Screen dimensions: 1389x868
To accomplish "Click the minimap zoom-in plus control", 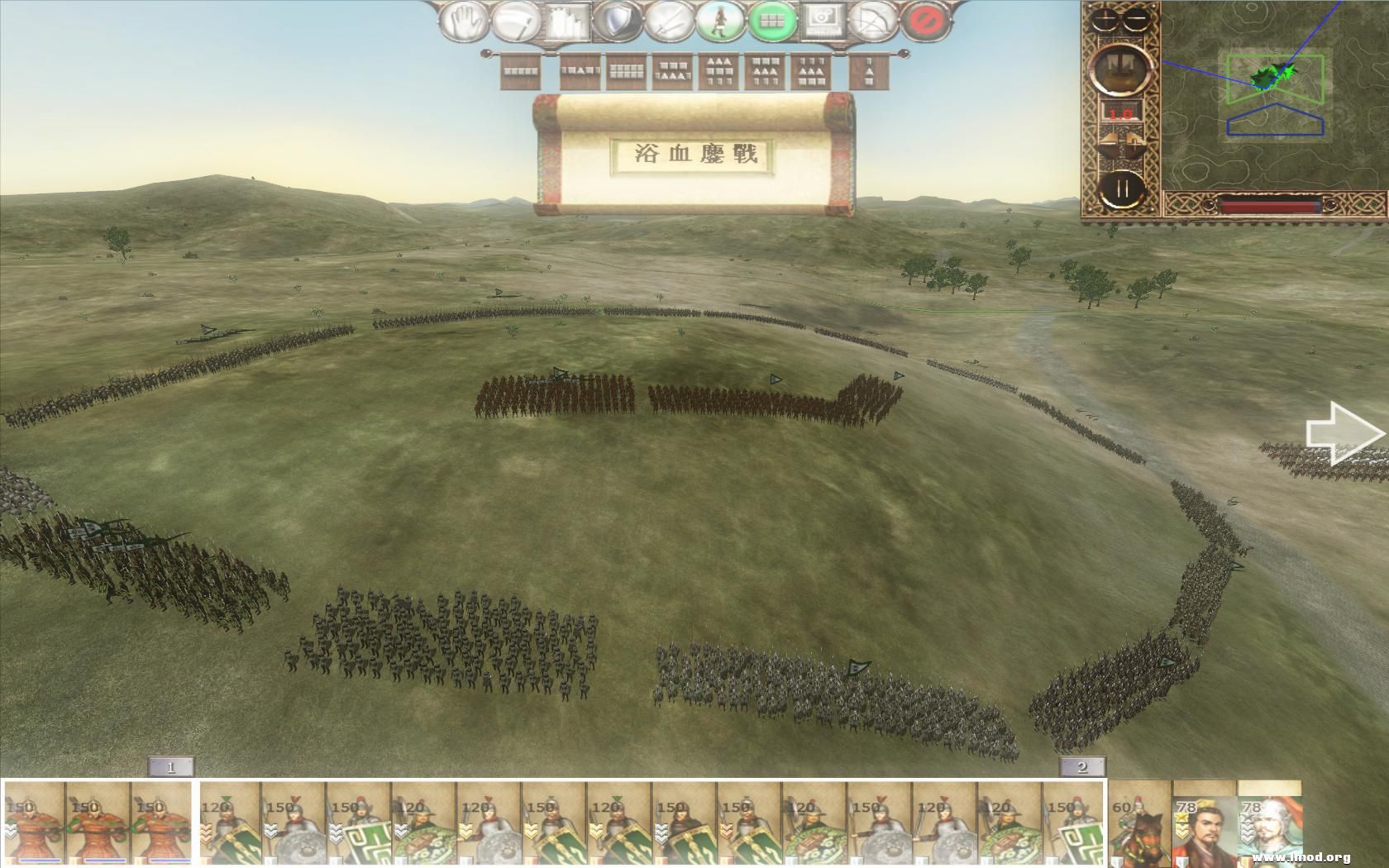I will click(x=1105, y=18).
